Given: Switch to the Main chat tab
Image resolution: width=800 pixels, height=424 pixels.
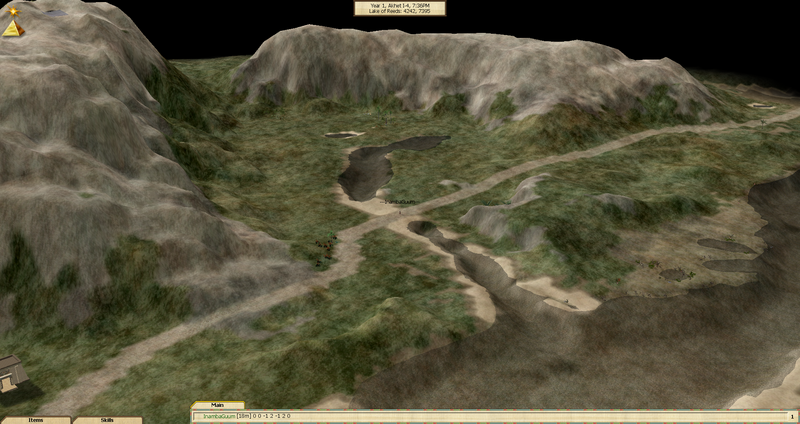Looking at the screenshot, I should point(219,406).
